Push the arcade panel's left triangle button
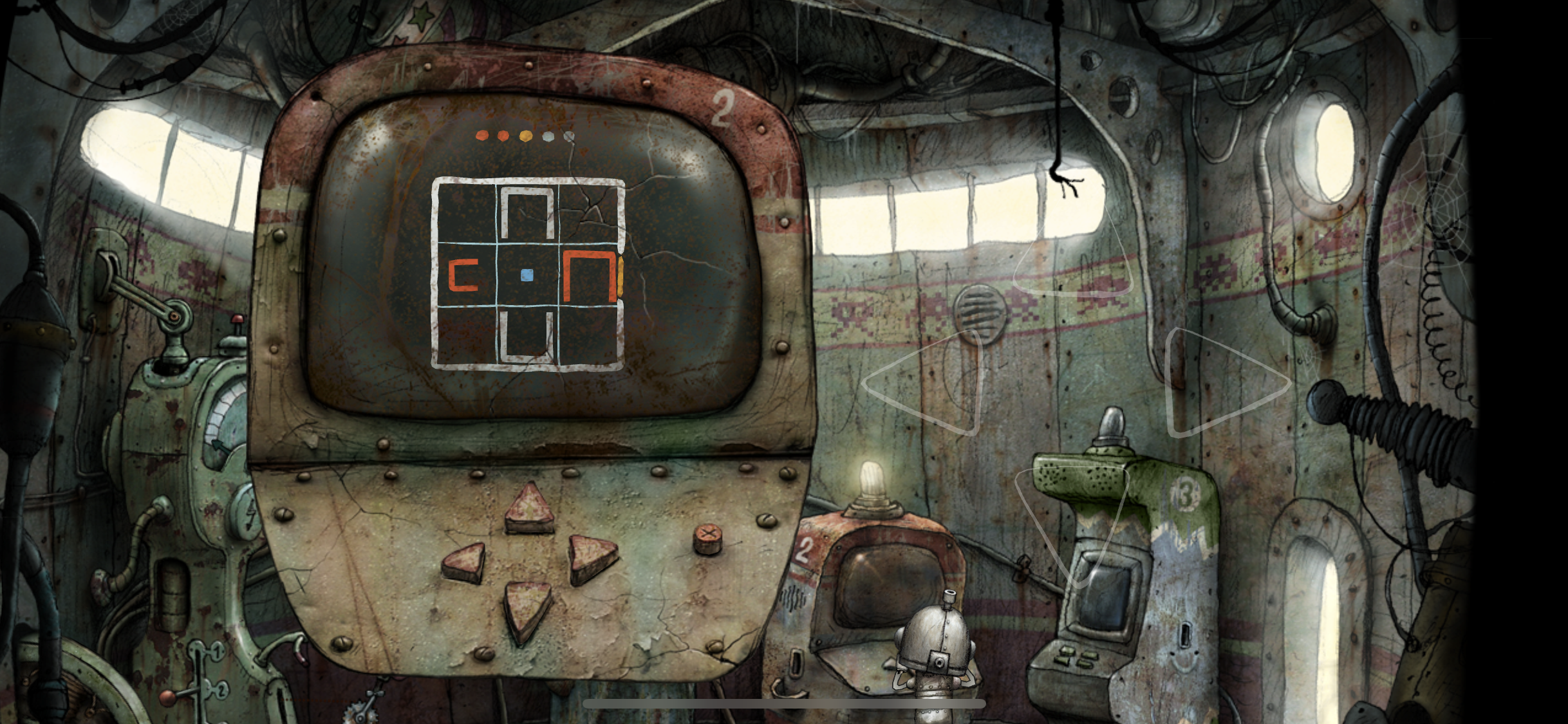The height and width of the screenshot is (724, 1568). tap(465, 562)
